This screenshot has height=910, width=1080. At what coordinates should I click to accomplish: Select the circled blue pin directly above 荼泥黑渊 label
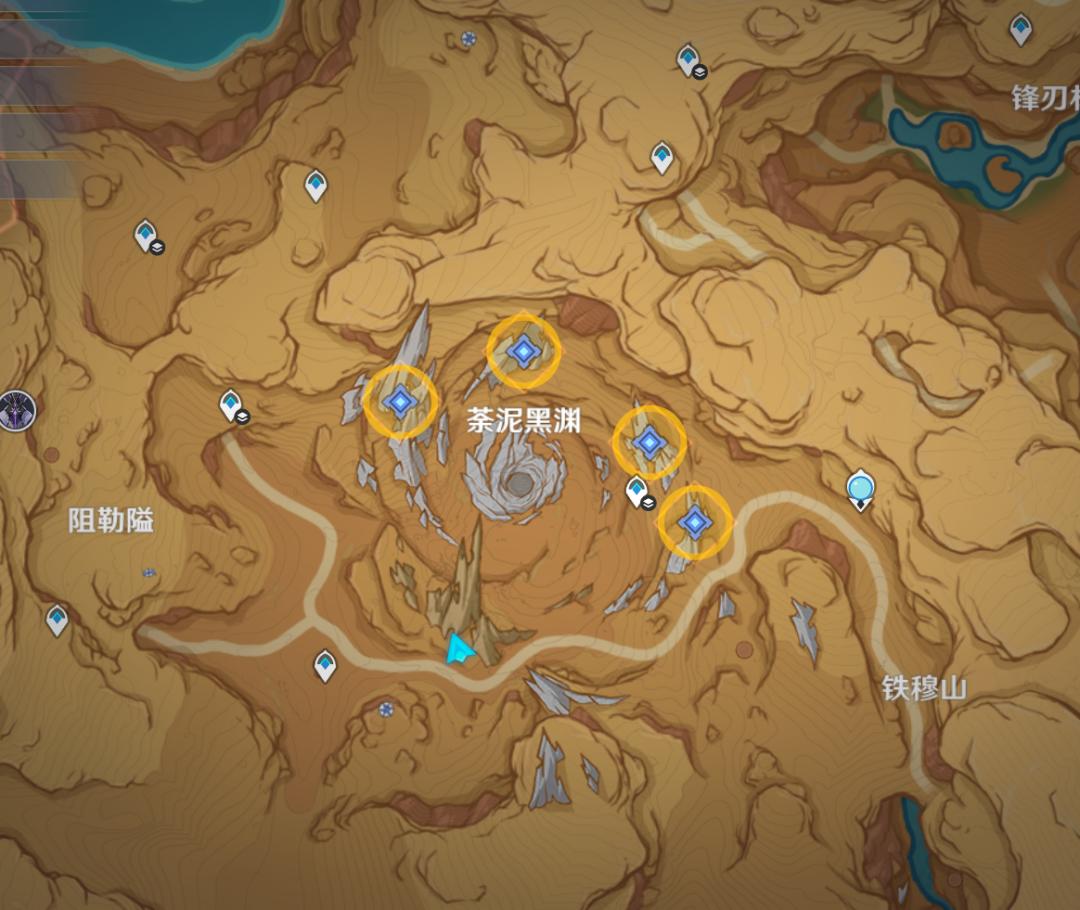[x=523, y=350]
